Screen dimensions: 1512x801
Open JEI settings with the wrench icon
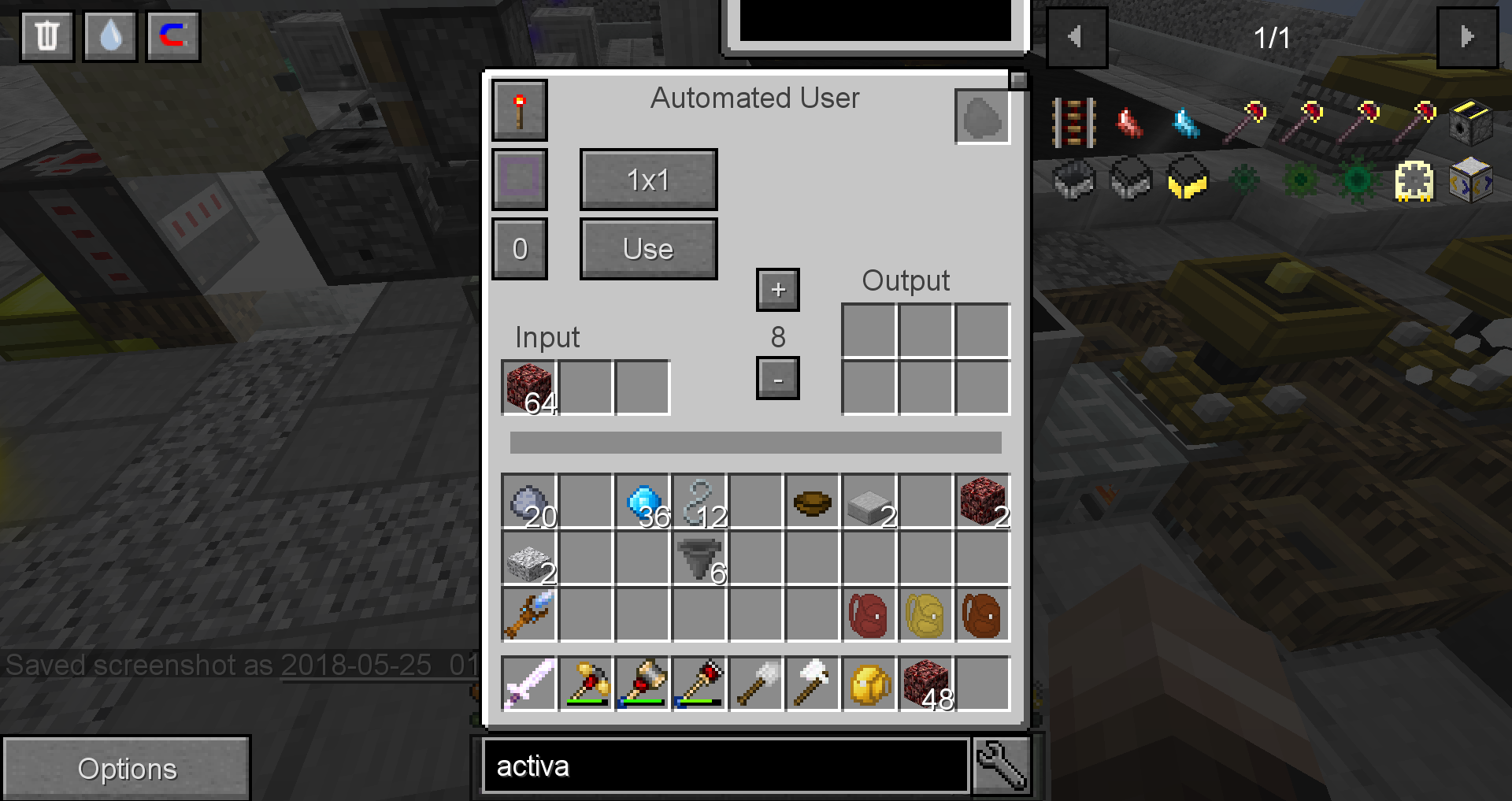click(1001, 765)
